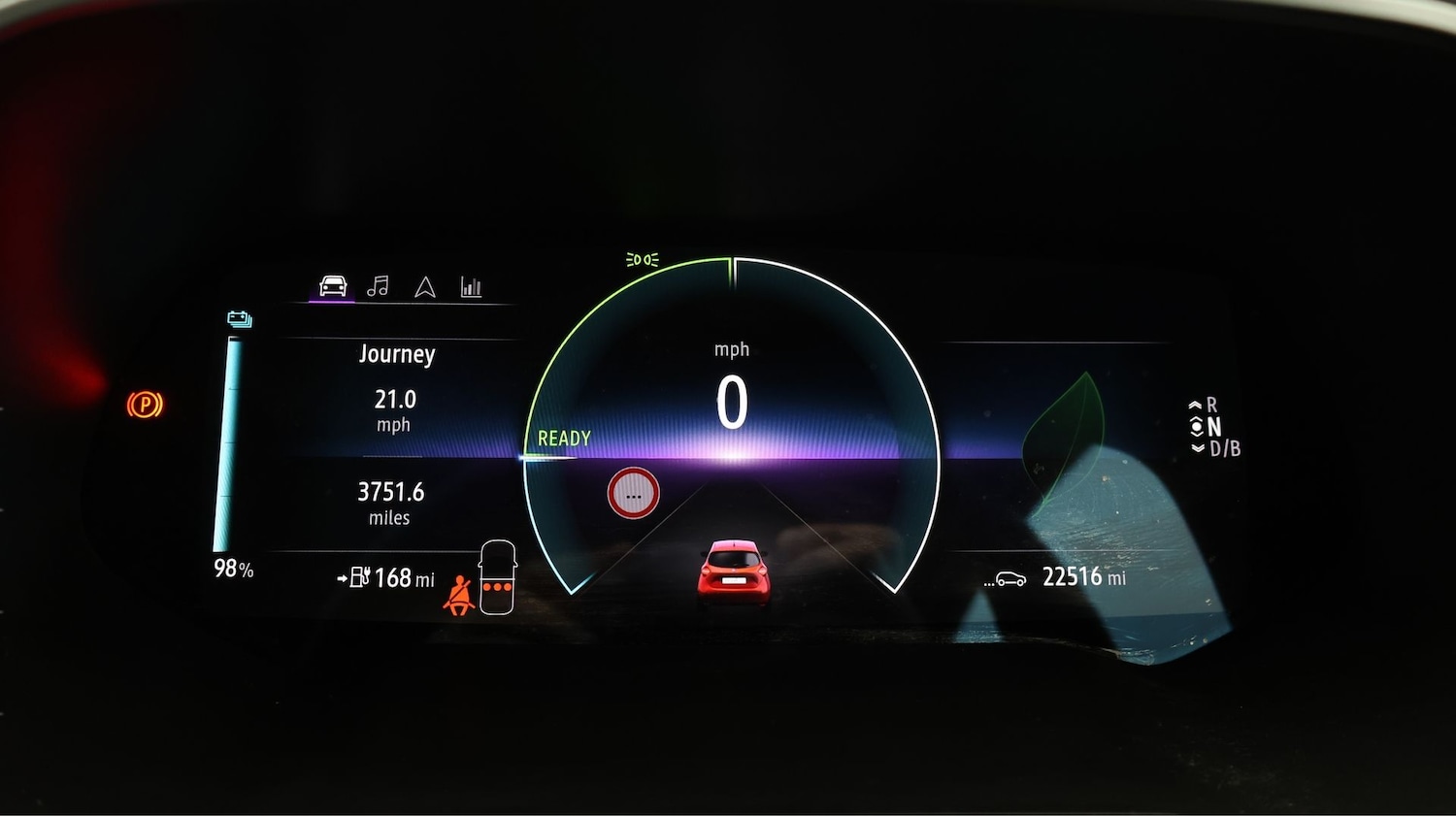Click the red seat belt warning icon
This screenshot has width=1456, height=816.
pos(457,594)
